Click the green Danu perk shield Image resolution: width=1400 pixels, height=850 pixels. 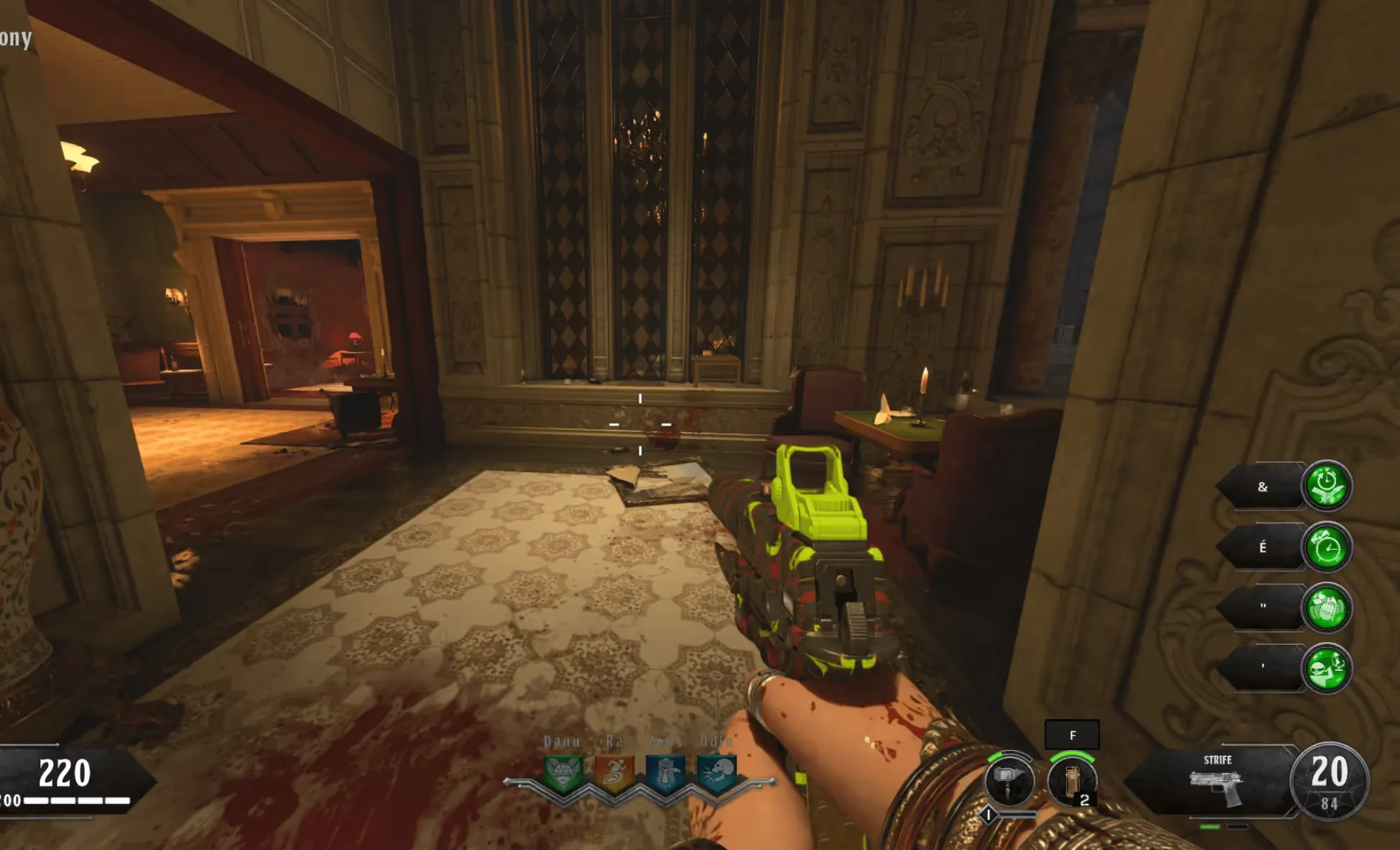(x=563, y=774)
